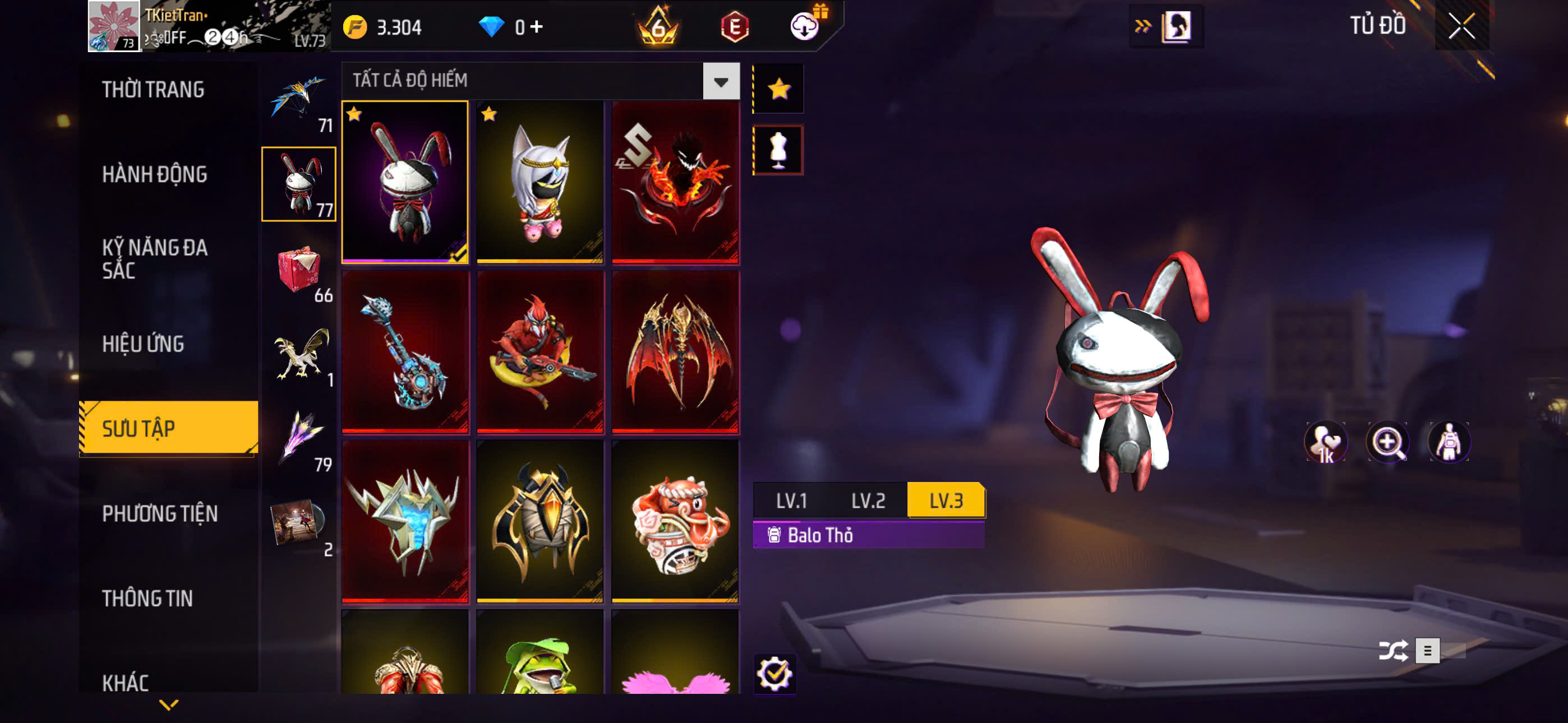This screenshot has height=723, width=1568.
Task: Open Kỹ Năng Đa Sắc category
Action: pyautogui.click(x=155, y=258)
